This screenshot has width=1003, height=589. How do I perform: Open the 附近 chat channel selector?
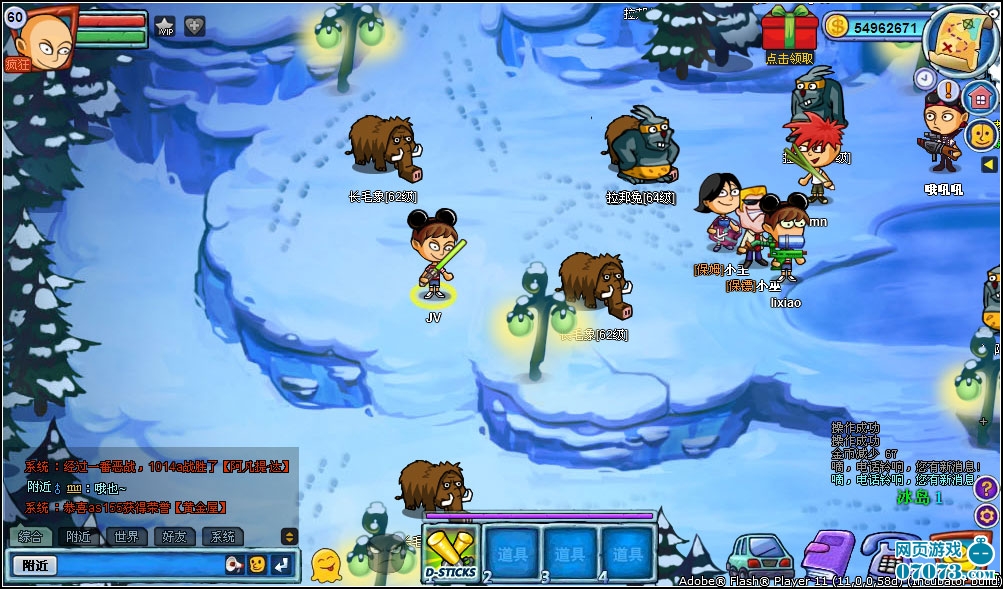pyautogui.click(x=34, y=565)
